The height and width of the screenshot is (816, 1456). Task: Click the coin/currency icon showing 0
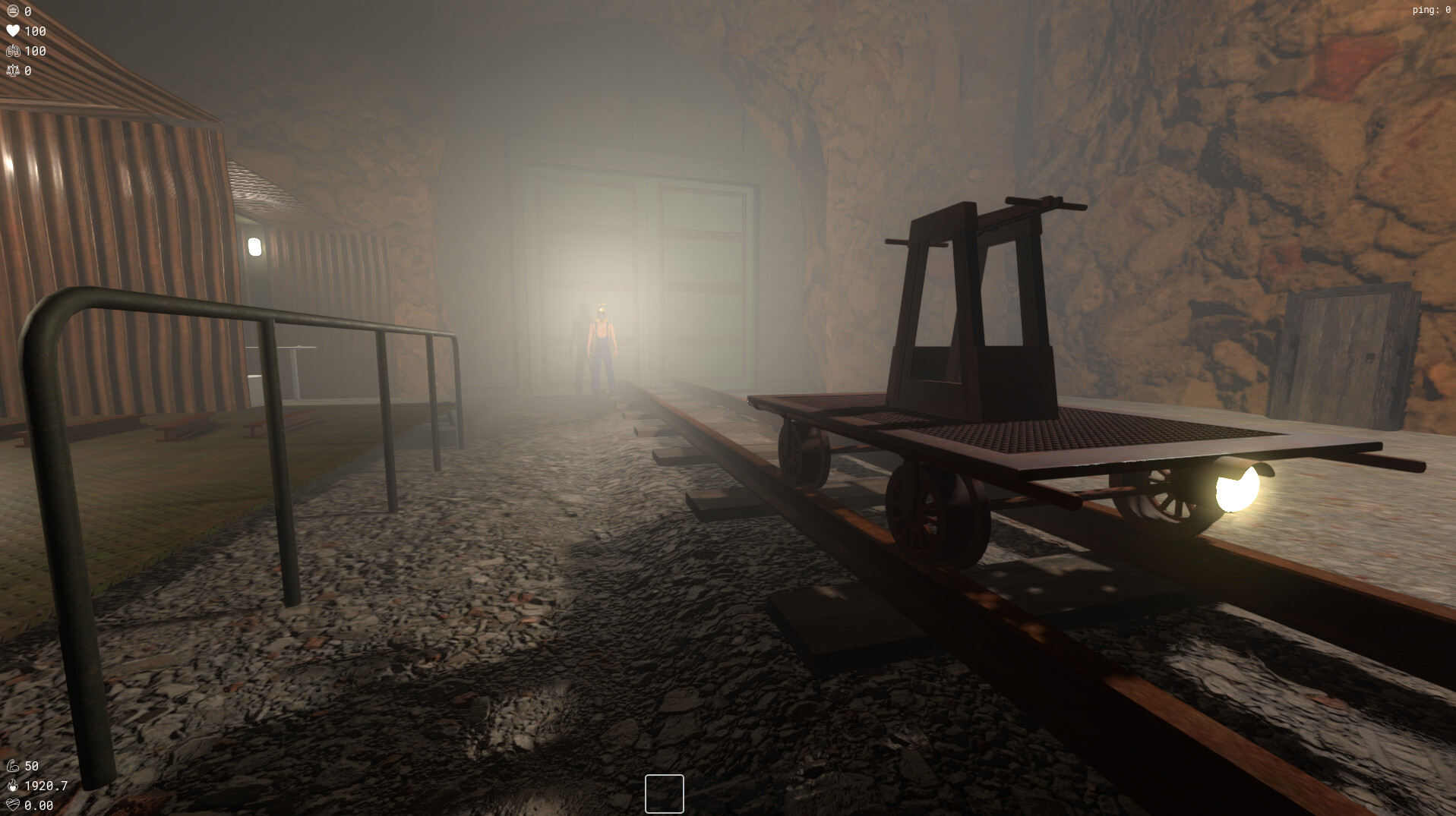pos(14,11)
